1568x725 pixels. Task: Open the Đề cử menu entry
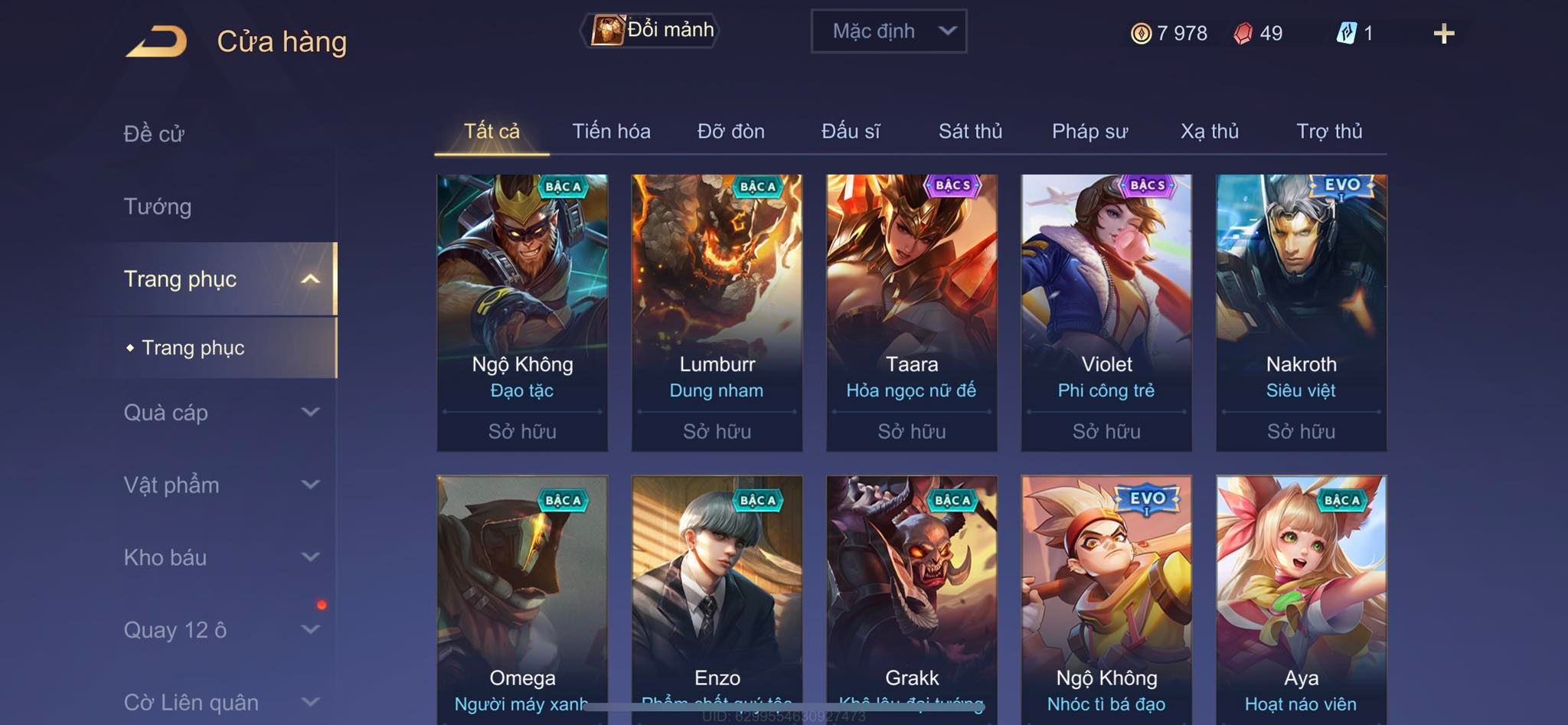[x=154, y=134]
